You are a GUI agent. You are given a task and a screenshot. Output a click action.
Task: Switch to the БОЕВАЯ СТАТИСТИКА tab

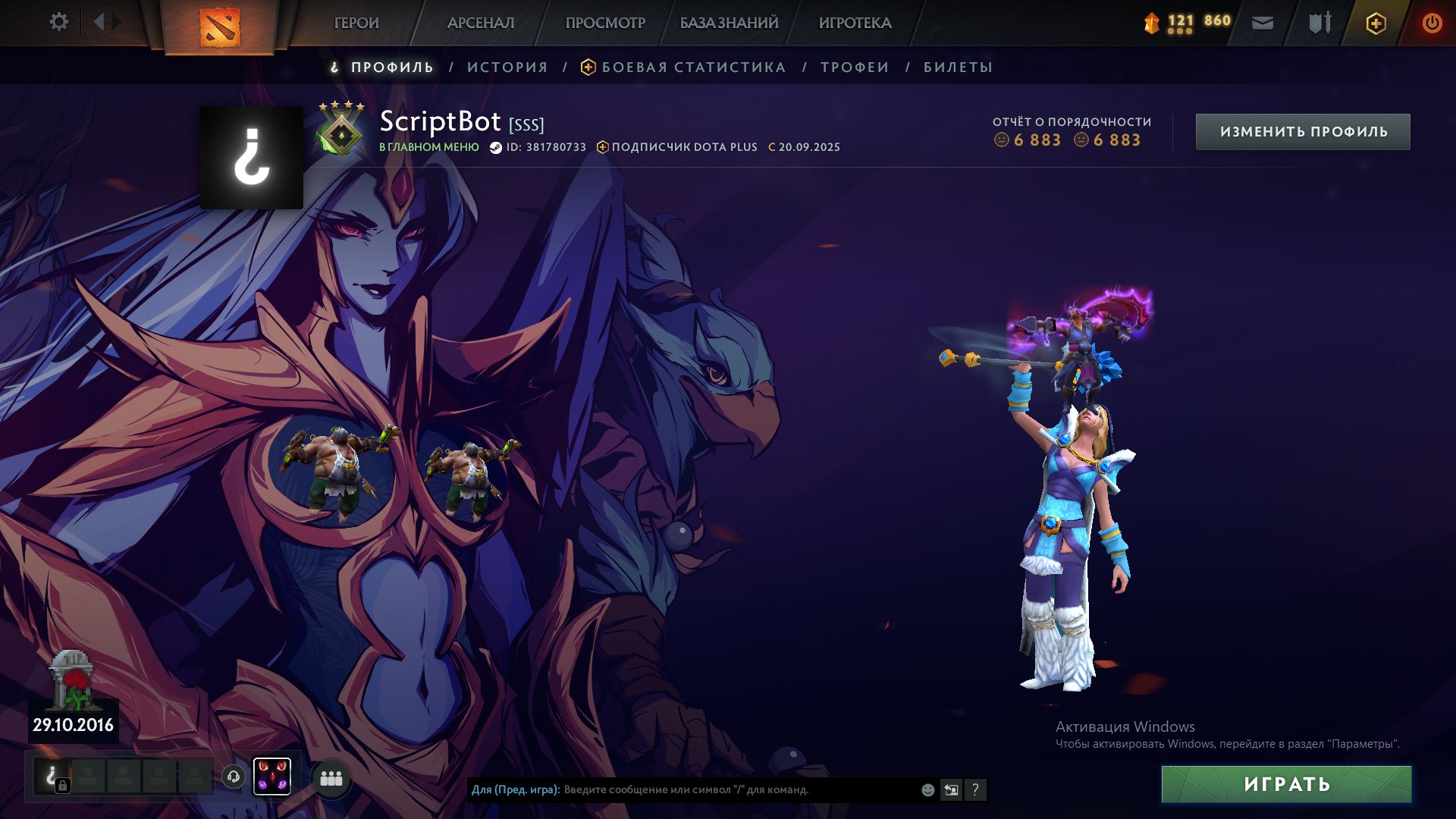click(693, 67)
